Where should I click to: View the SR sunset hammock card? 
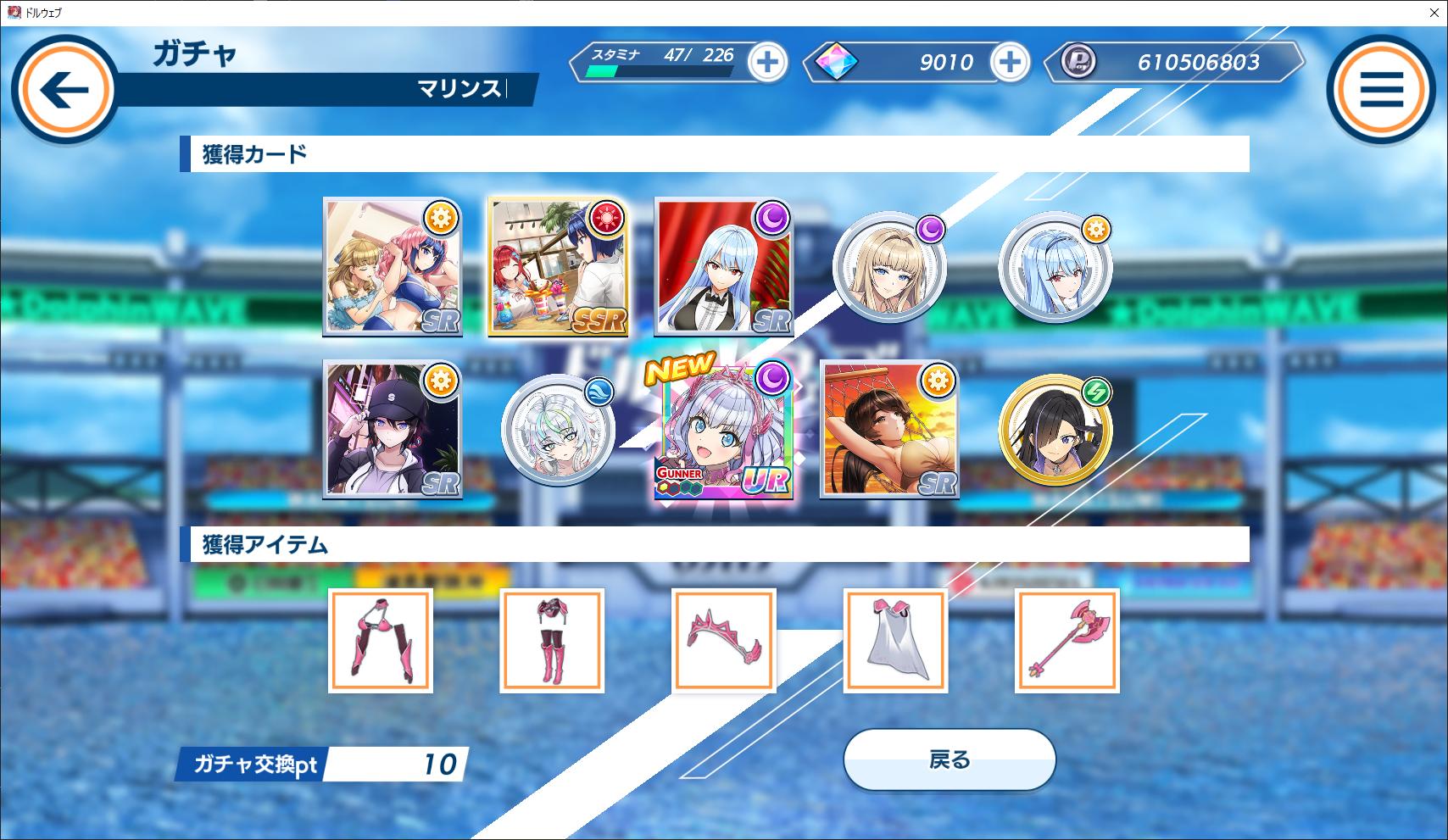click(x=889, y=431)
